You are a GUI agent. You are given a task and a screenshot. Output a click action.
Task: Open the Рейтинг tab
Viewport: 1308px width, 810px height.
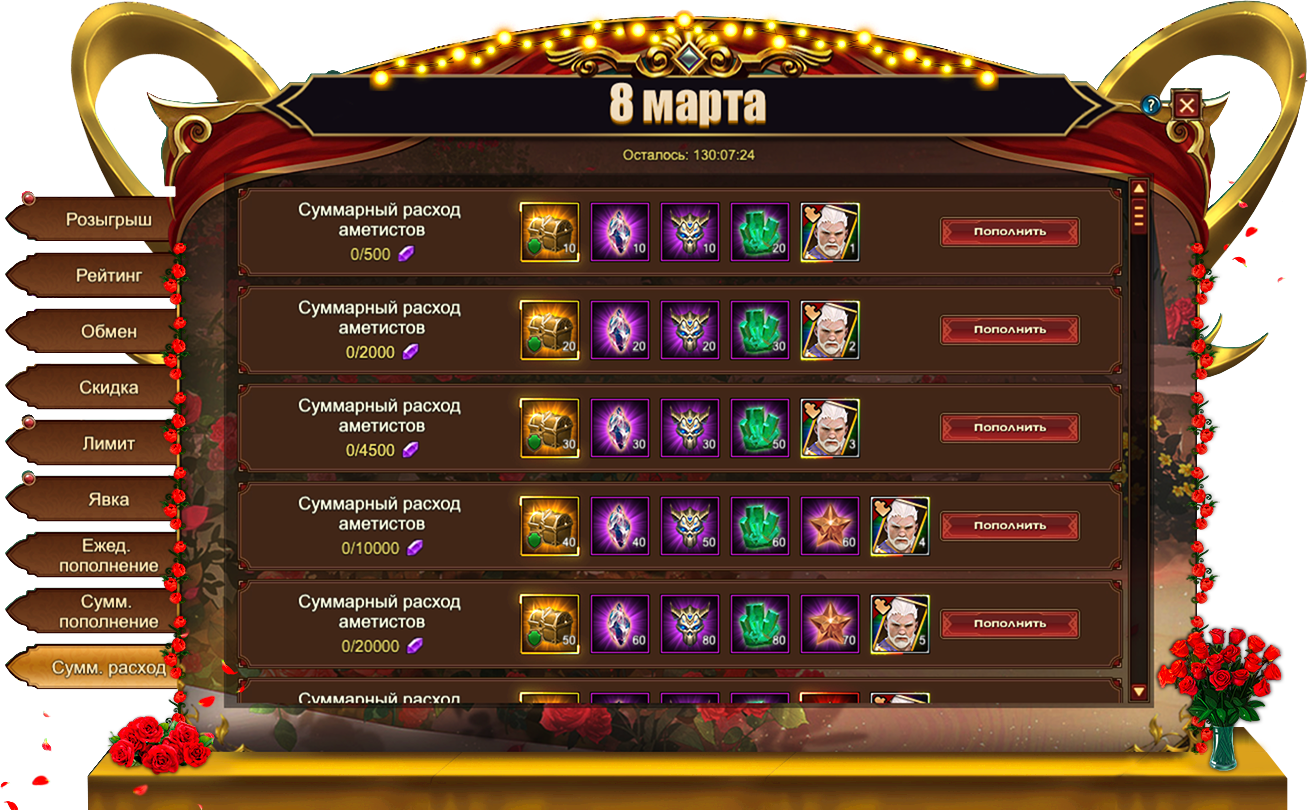pos(108,275)
